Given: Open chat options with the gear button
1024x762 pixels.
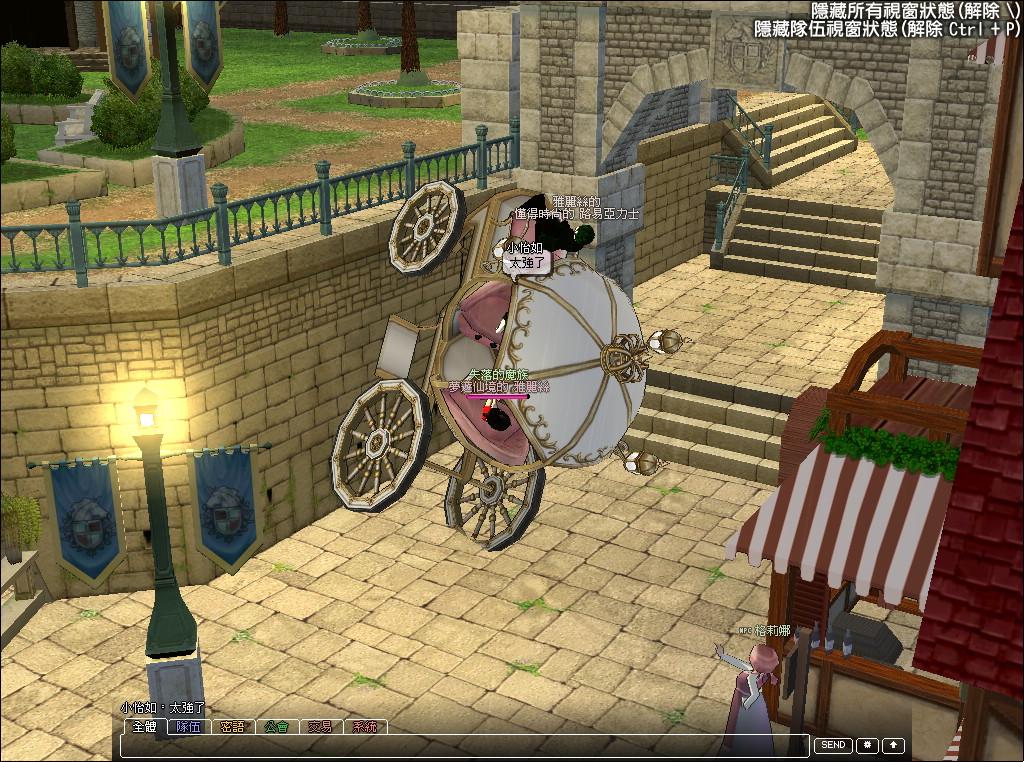Looking at the screenshot, I should pyautogui.click(x=867, y=746).
